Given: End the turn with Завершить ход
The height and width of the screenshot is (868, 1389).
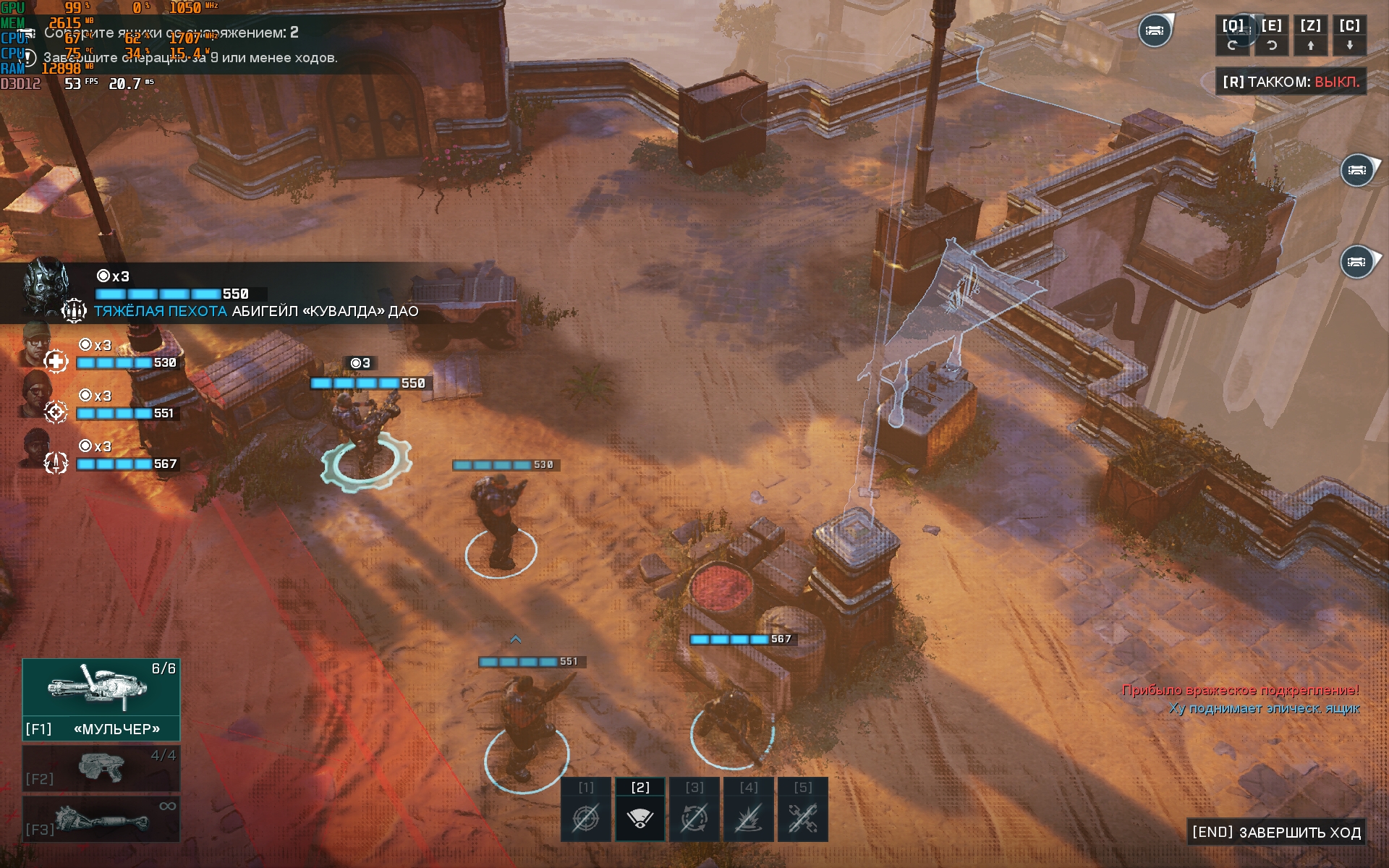Looking at the screenshot, I should (1277, 833).
